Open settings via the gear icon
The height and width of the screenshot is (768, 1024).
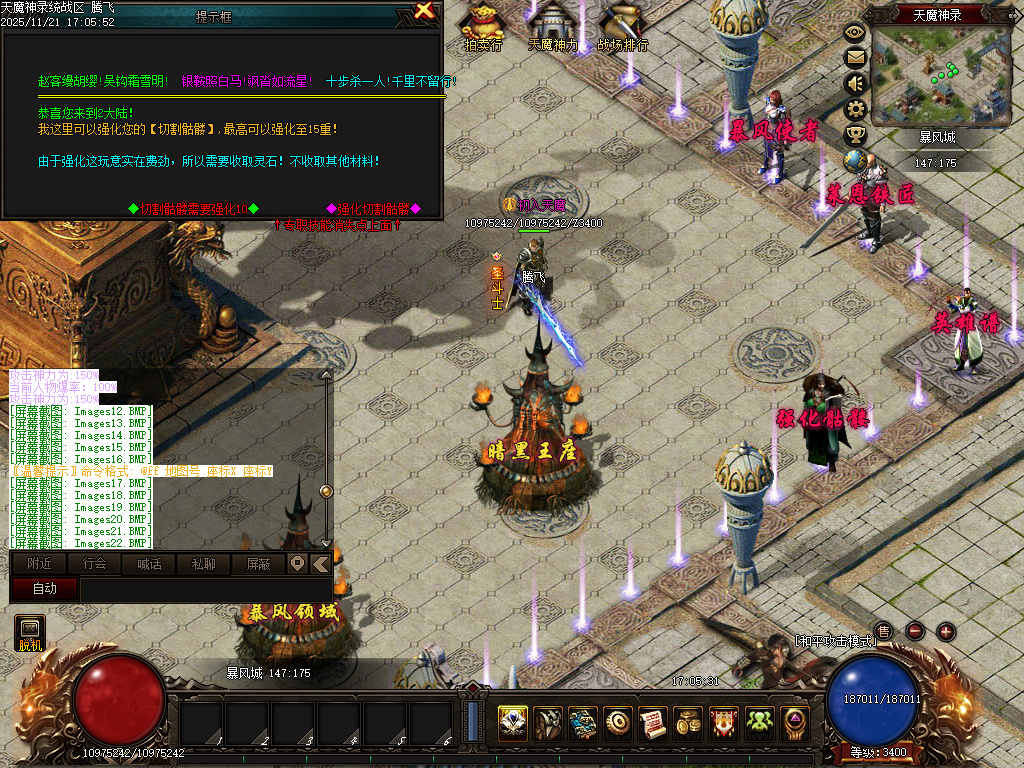coord(855,109)
